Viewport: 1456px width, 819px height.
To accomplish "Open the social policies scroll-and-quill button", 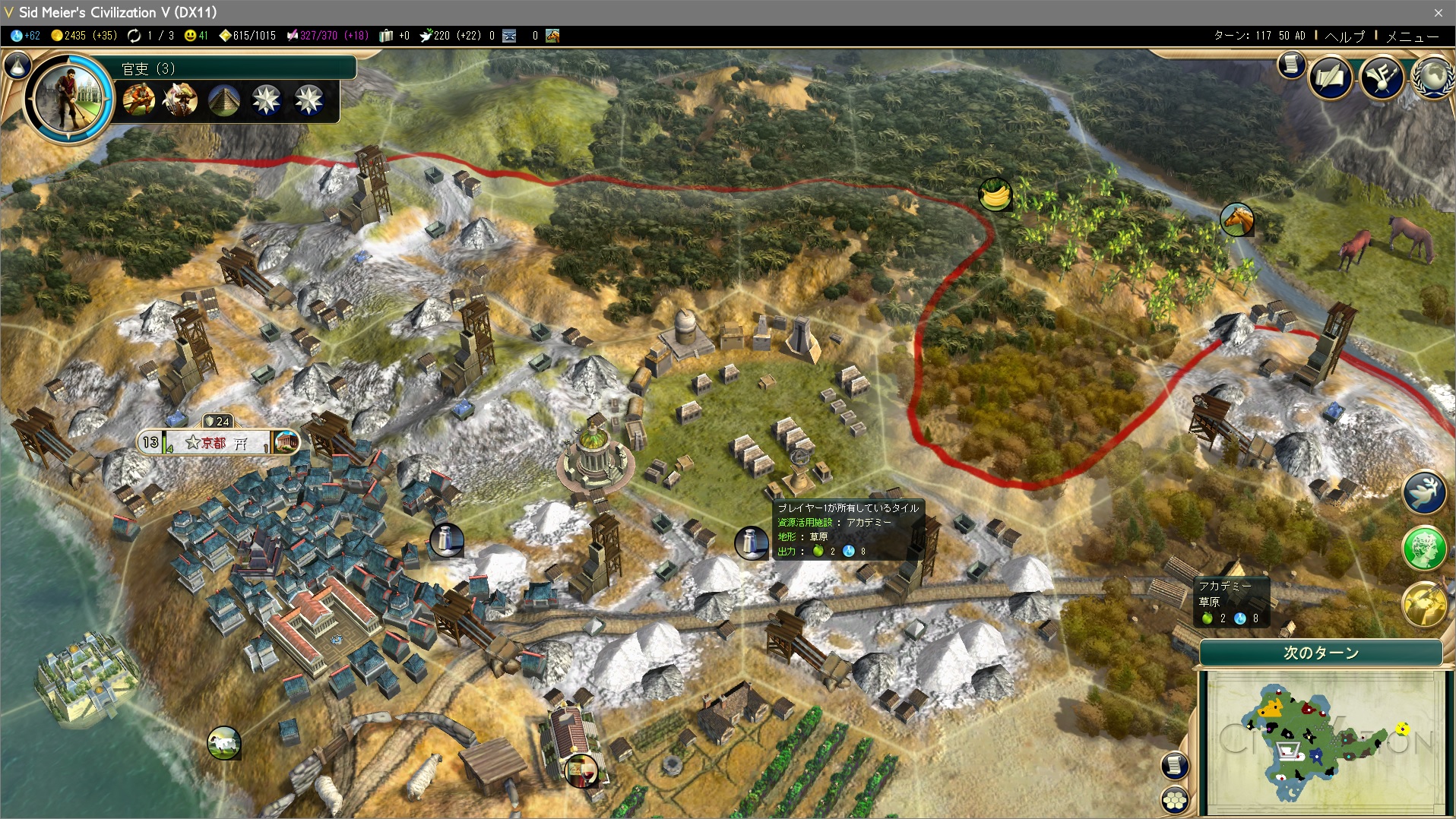I will tap(1331, 77).
